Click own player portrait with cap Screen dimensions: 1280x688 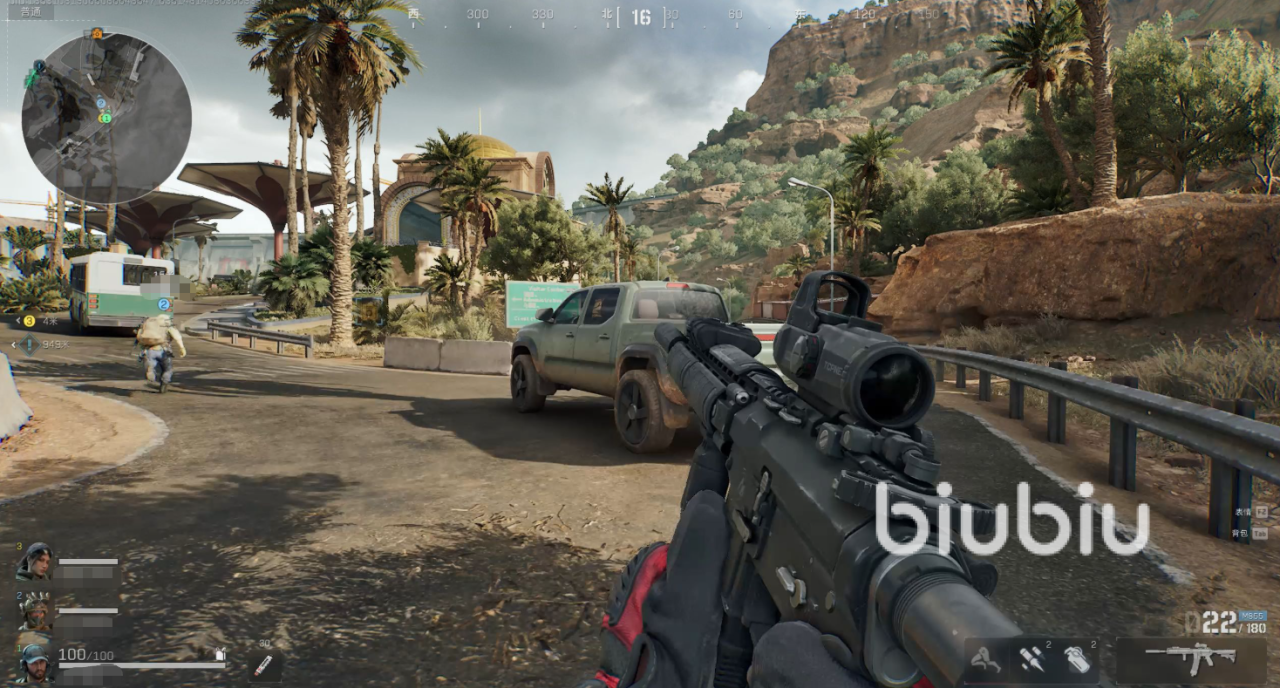point(35,662)
